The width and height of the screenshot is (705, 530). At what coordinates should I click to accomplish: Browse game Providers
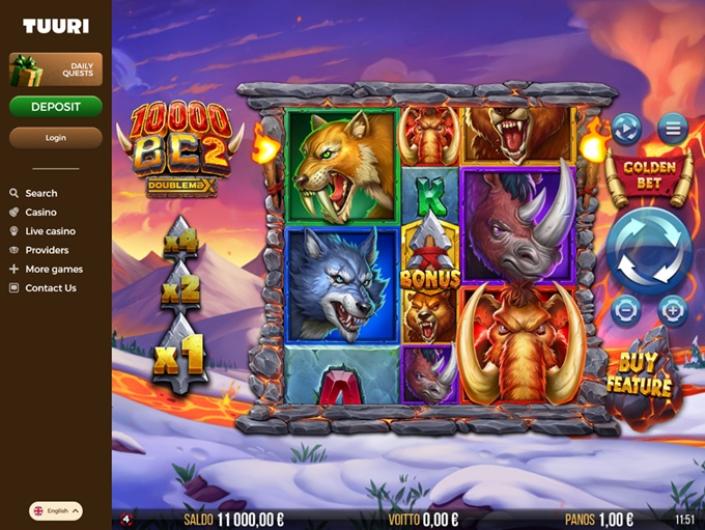coord(47,250)
